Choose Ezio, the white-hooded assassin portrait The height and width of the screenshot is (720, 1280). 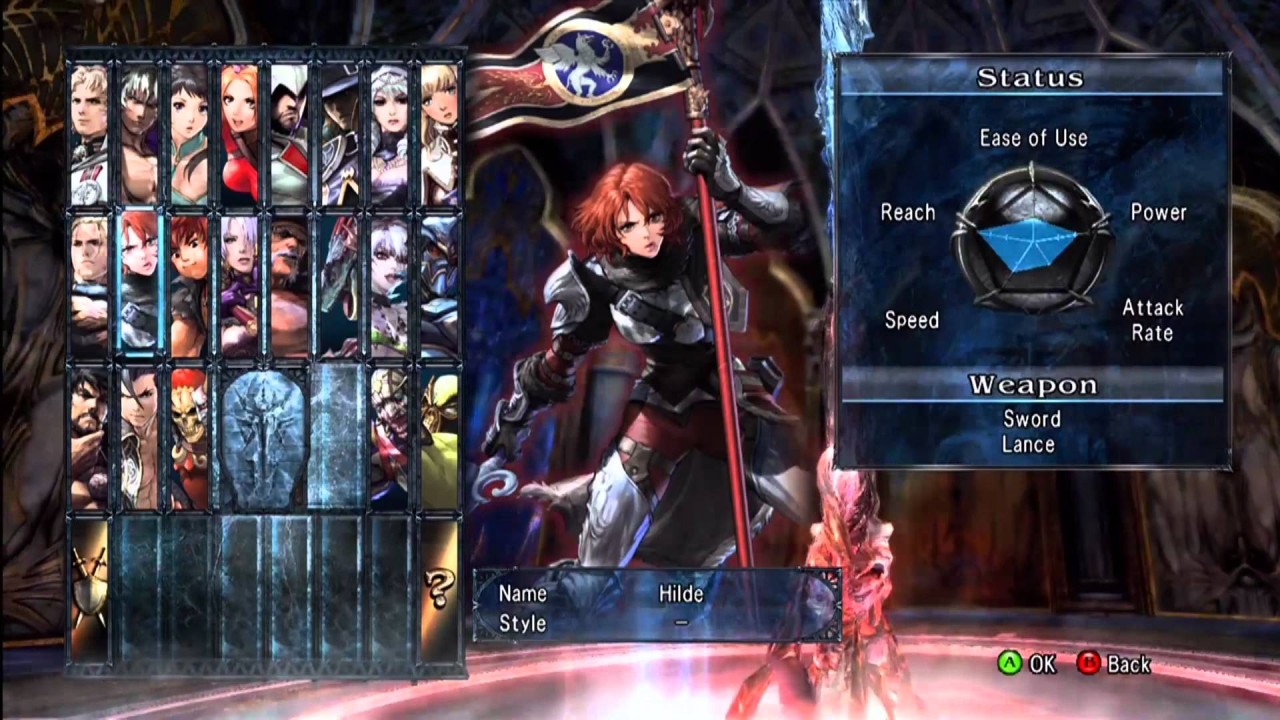pyautogui.click(x=290, y=134)
